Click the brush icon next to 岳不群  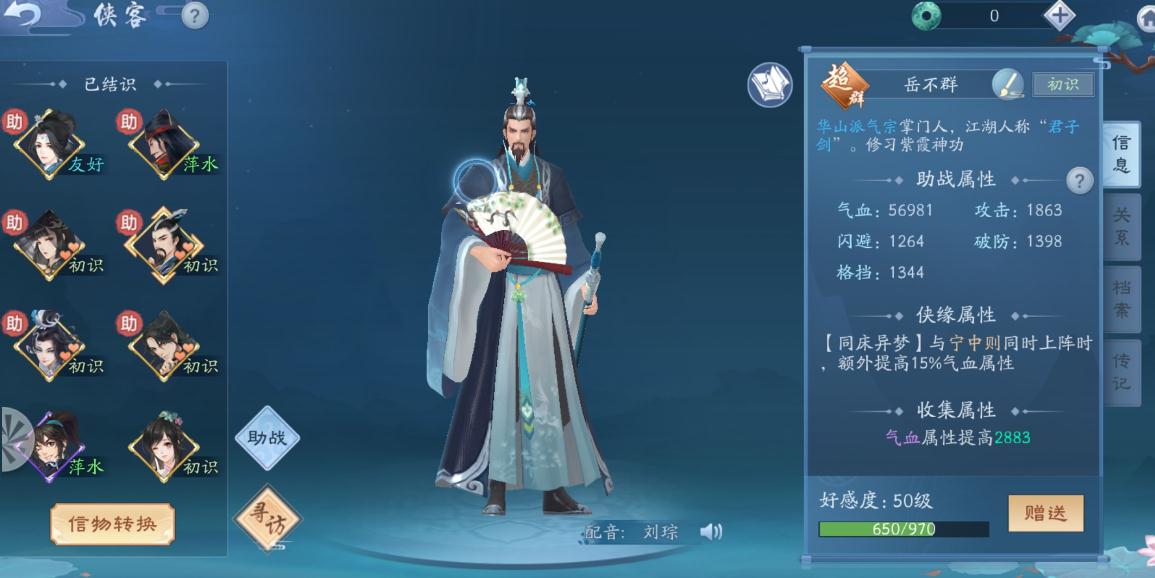pos(1007,84)
